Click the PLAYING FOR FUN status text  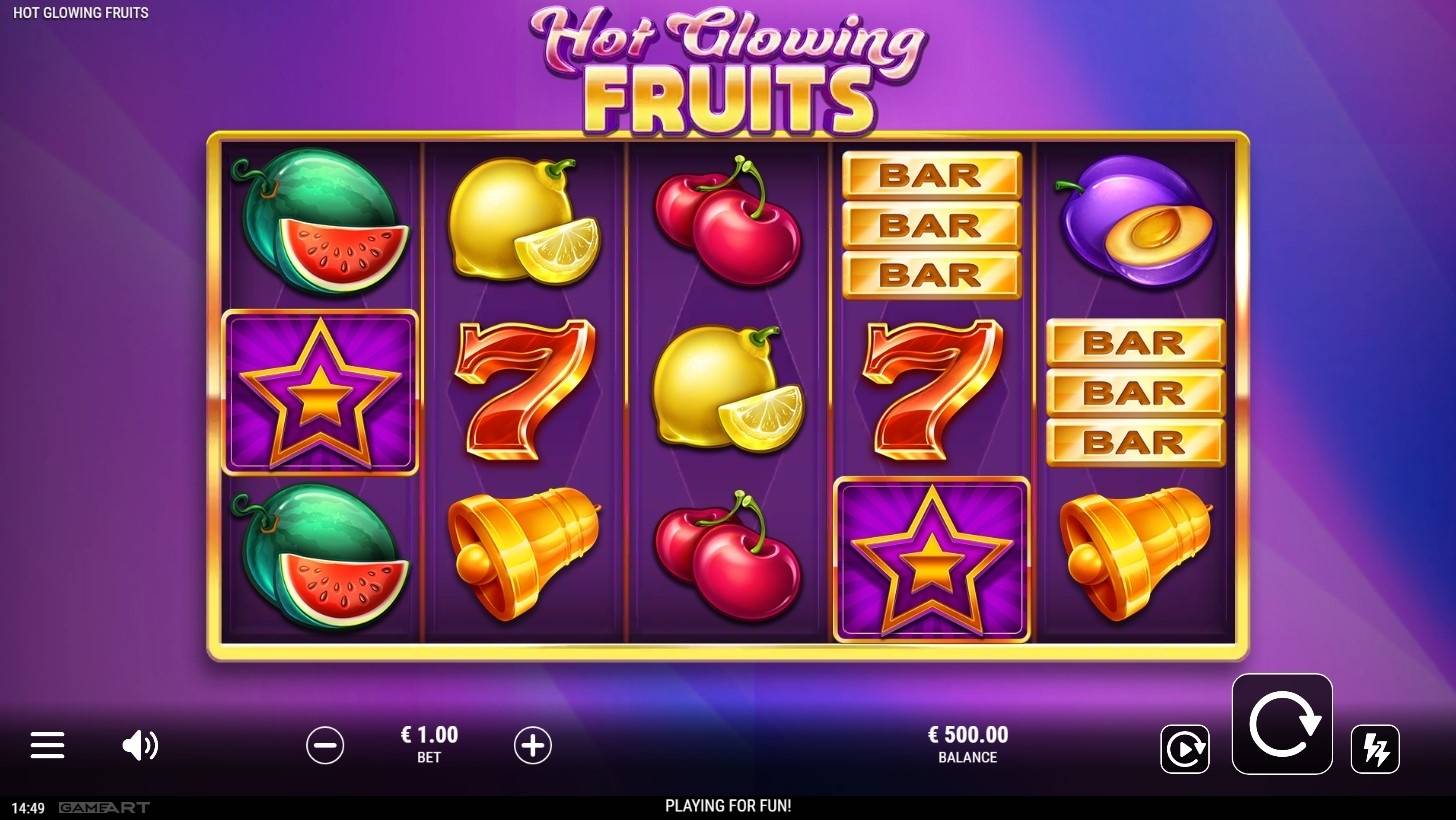(x=727, y=805)
